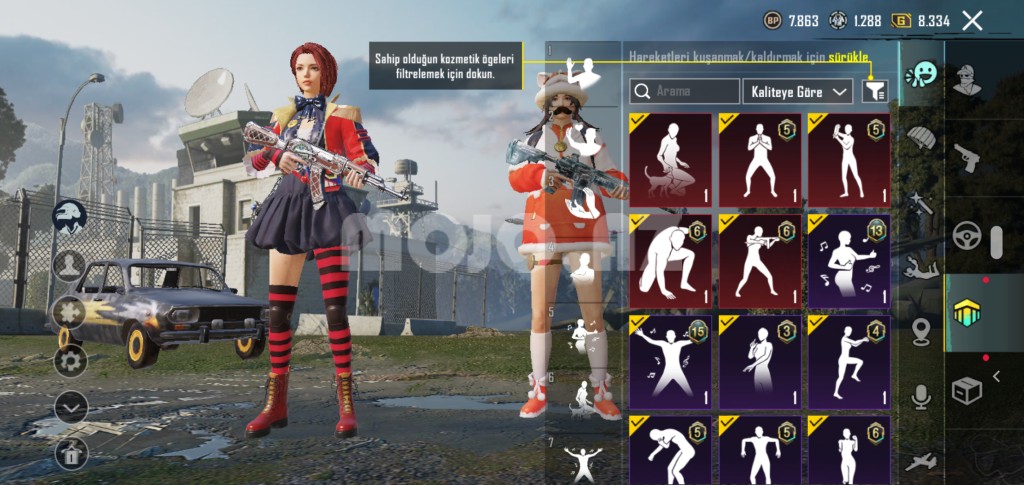Select the microphone voice category tab
The width and height of the screenshot is (1024, 485).
(x=920, y=397)
